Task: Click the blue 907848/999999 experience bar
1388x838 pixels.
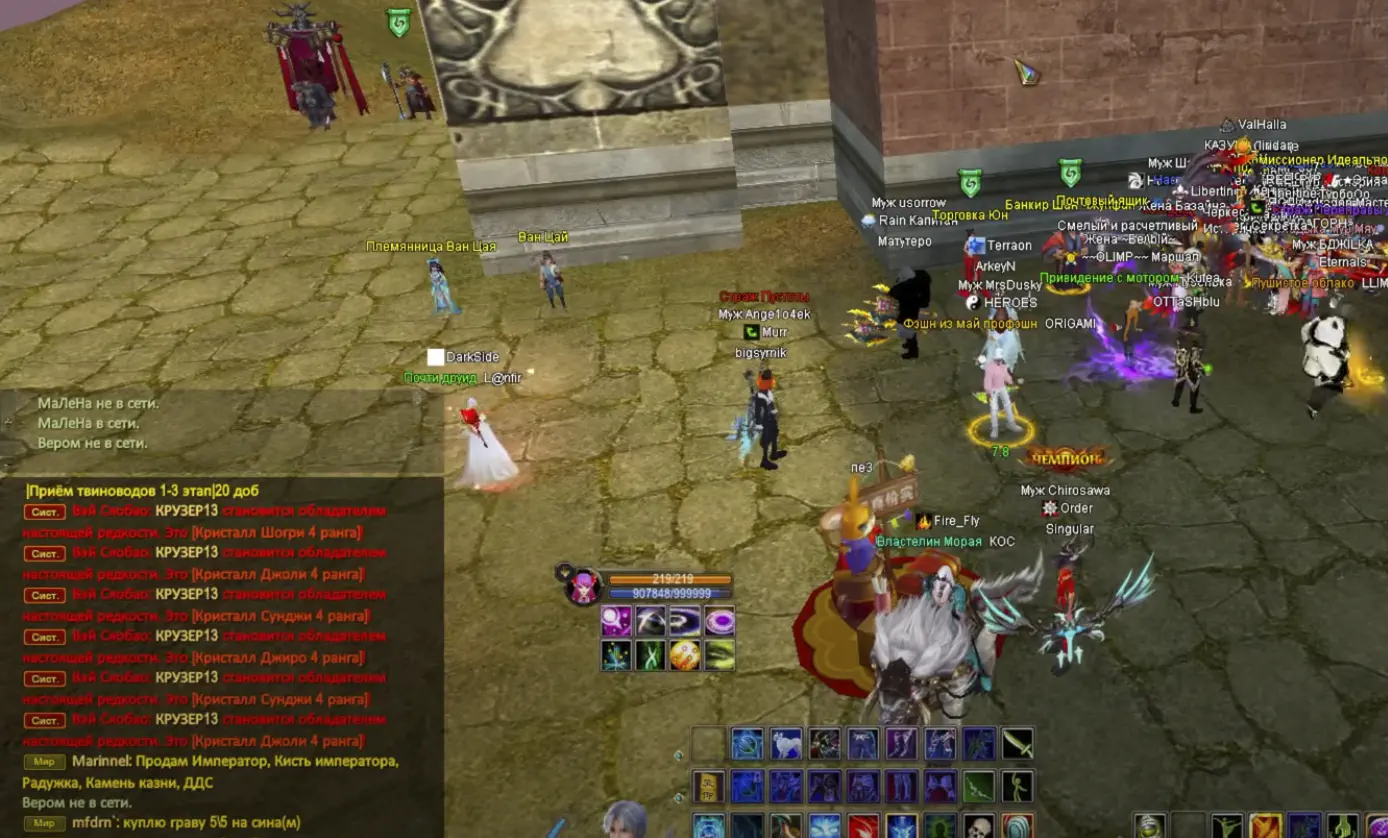Action: click(669, 592)
